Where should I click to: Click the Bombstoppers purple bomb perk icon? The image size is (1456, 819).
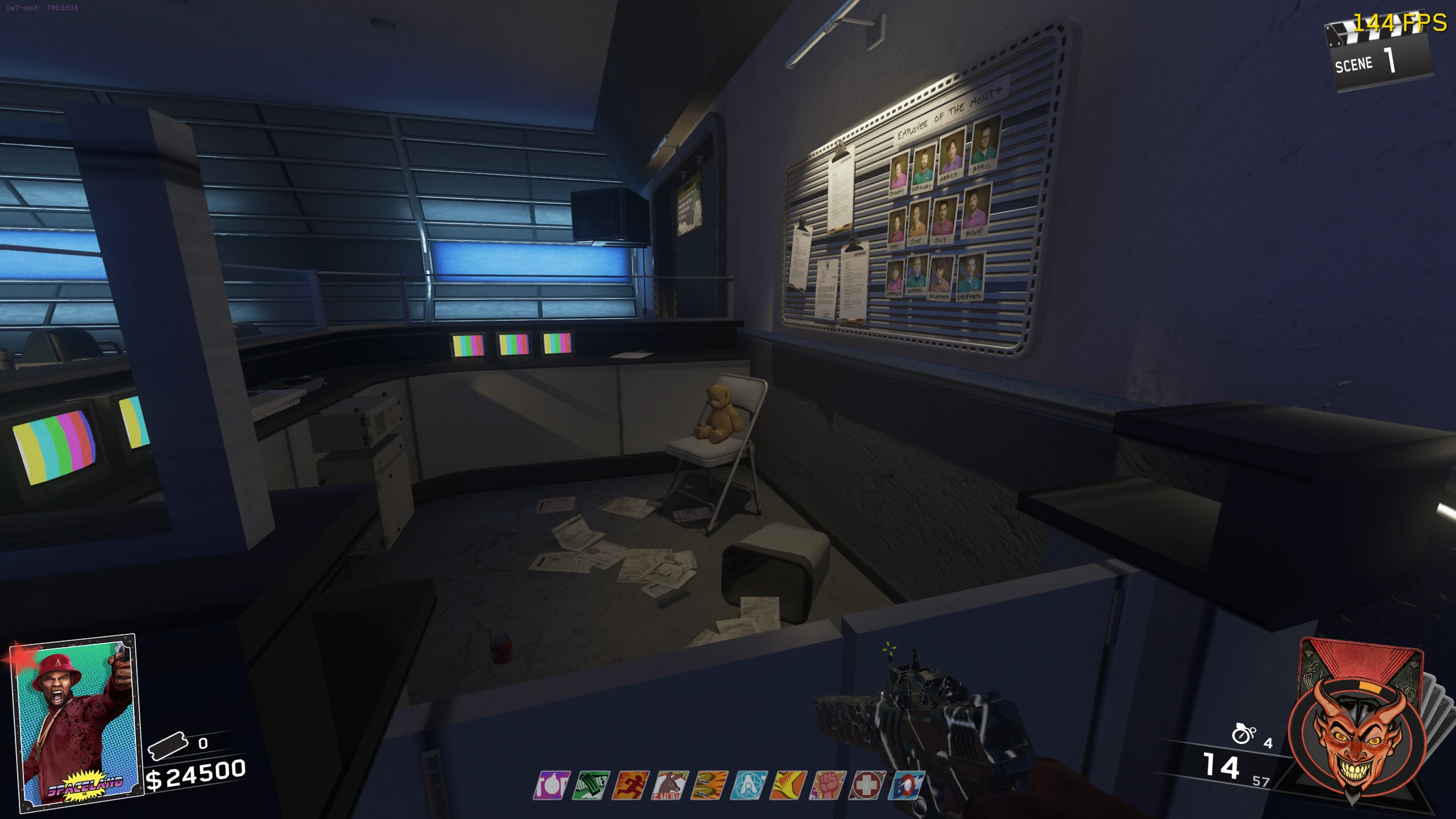[552, 785]
